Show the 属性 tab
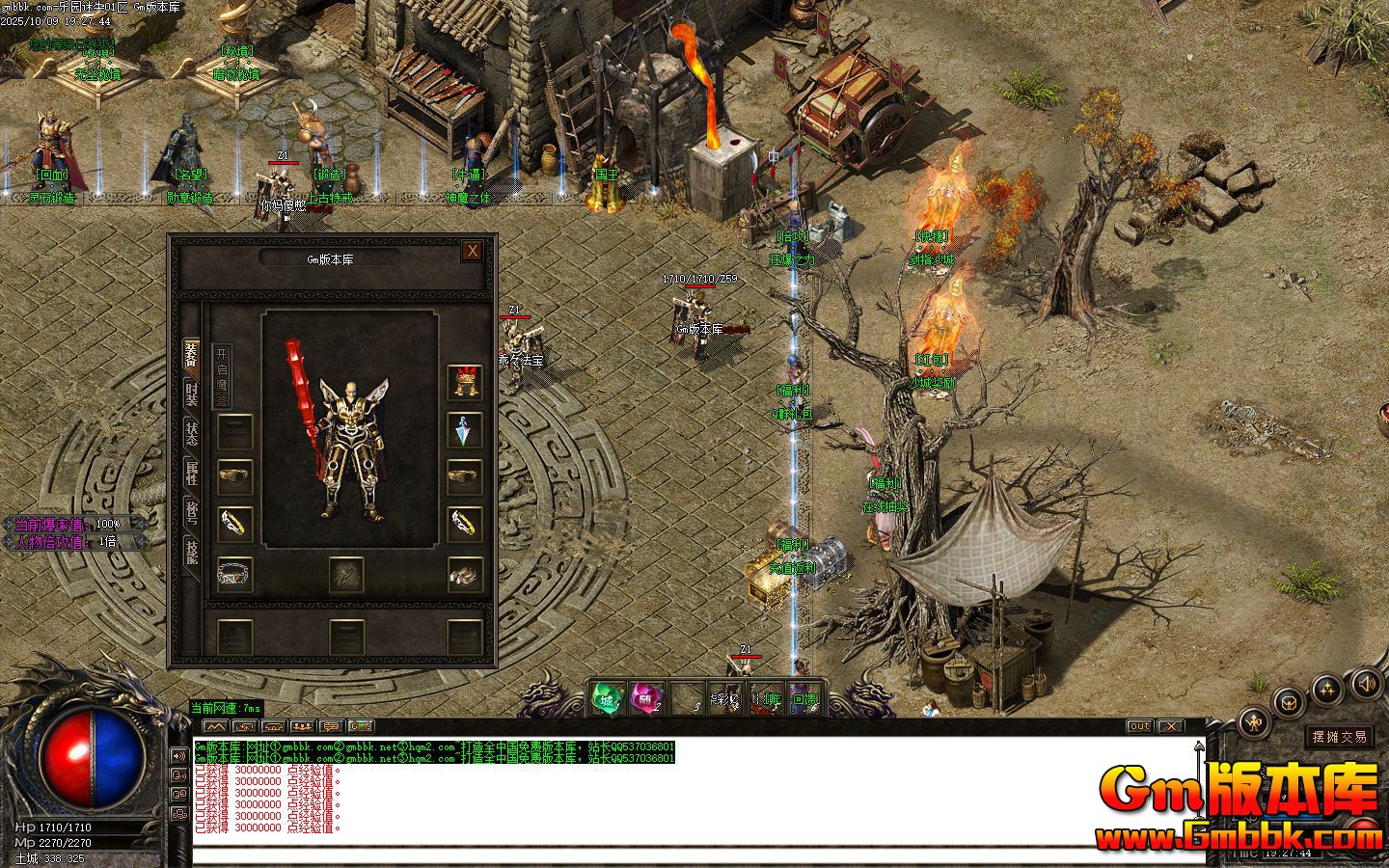 coord(192,473)
